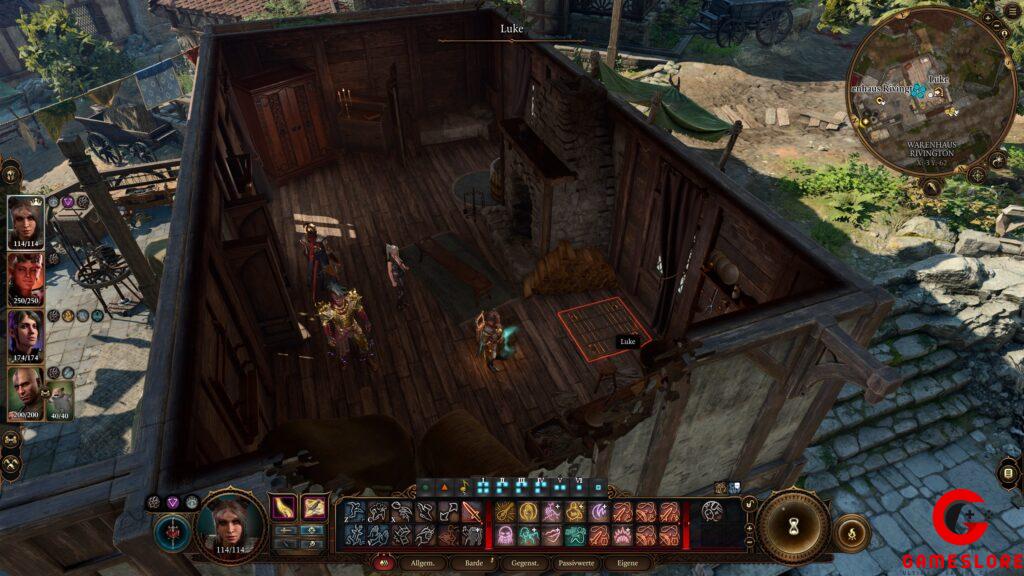Select the sword attack icon in hotbar
Viewport: 1024px width, 576px height.
pos(471,512)
